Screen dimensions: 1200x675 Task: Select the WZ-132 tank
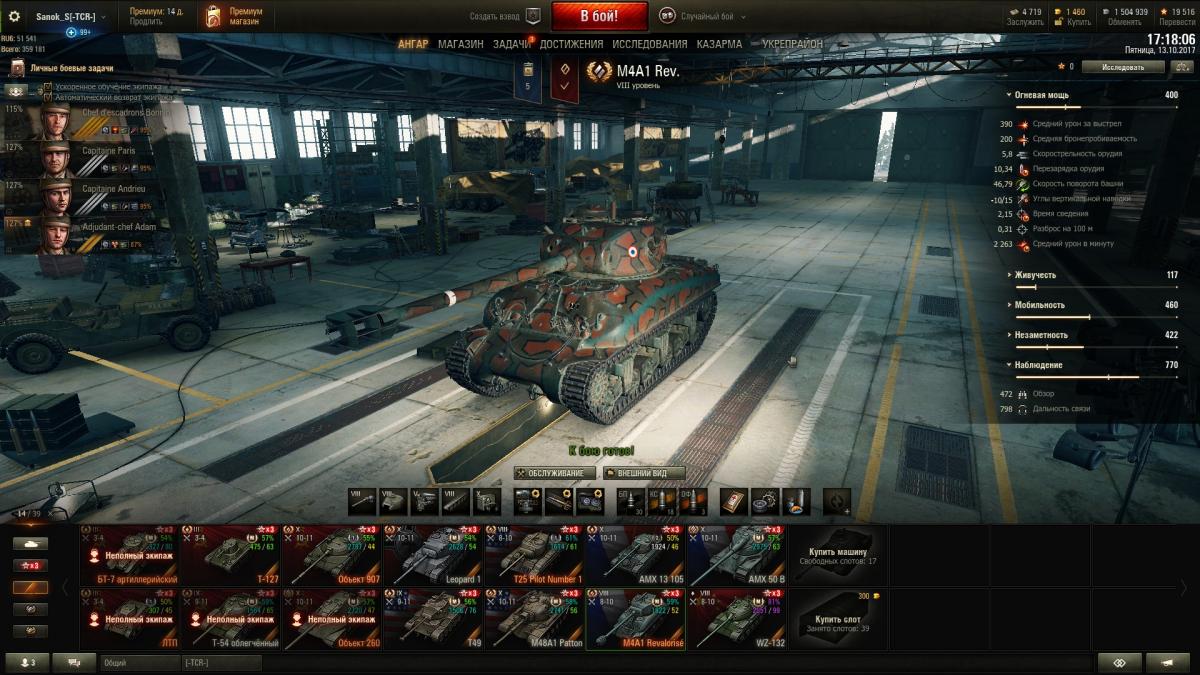point(735,619)
